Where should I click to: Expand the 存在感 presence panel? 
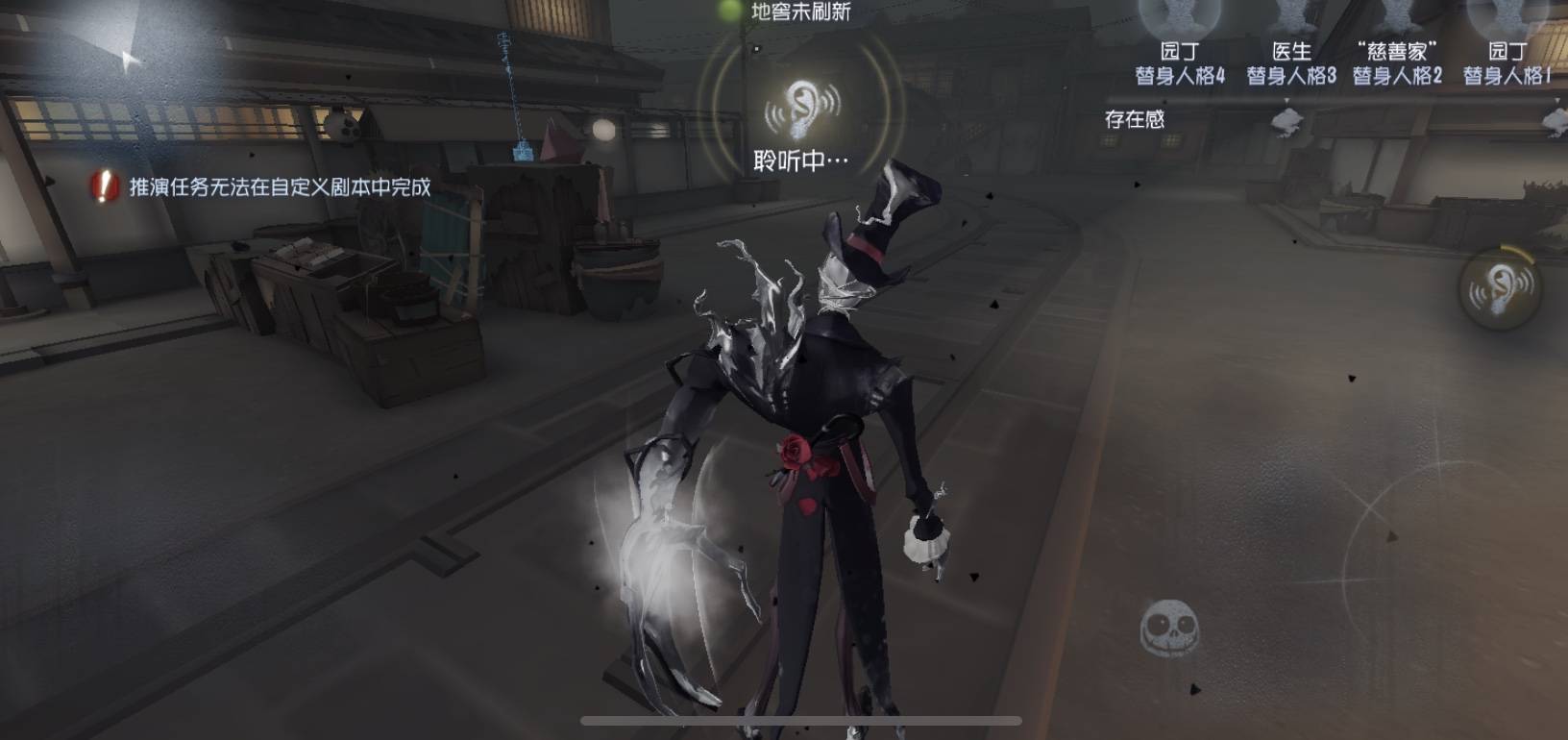click(x=1134, y=119)
